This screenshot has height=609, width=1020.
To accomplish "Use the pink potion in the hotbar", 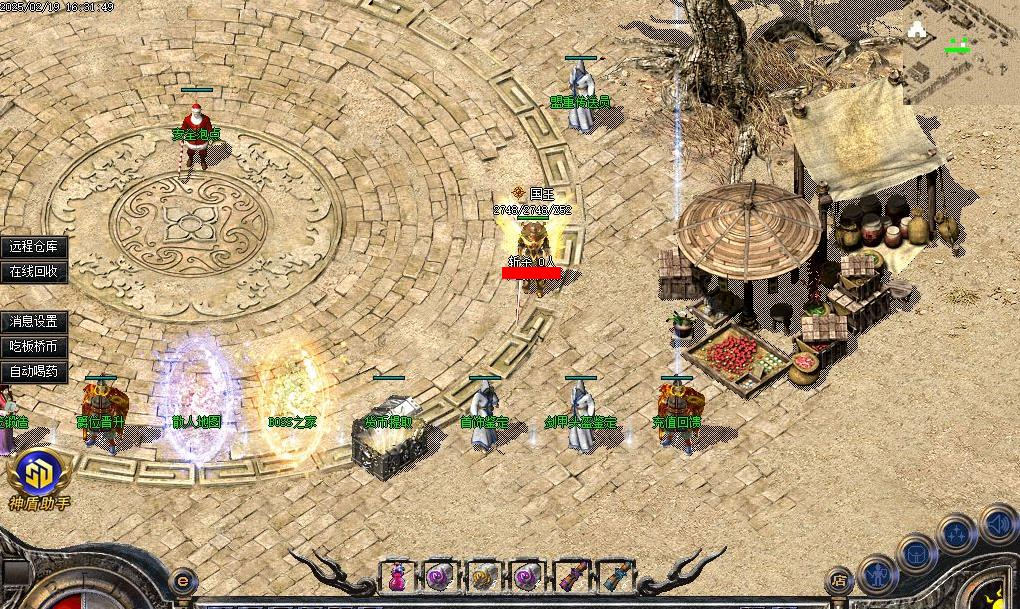I will pos(397,576).
